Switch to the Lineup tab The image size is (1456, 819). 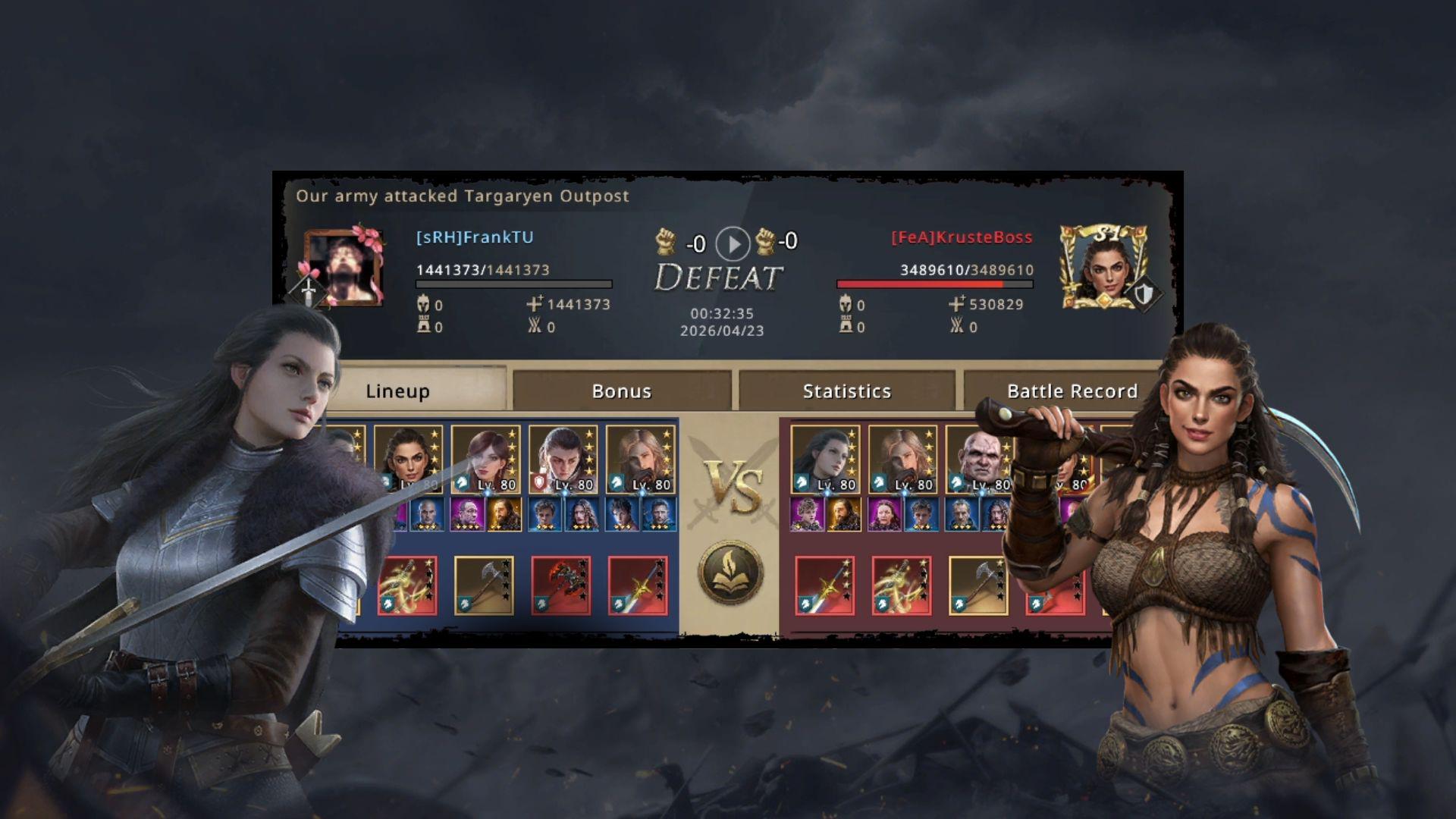point(398,391)
